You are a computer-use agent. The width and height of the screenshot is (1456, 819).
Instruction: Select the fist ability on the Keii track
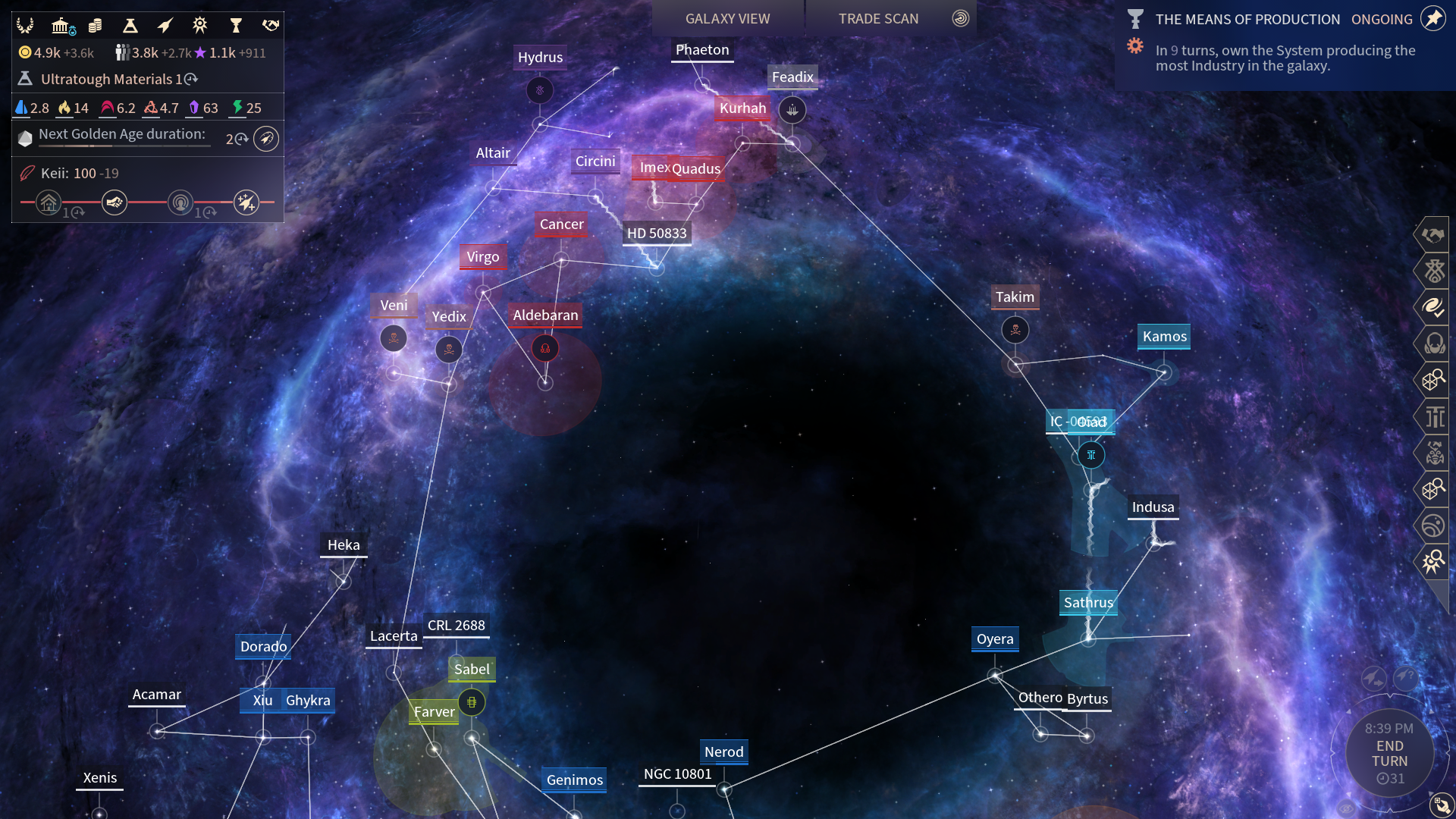pyautogui.click(x=115, y=202)
